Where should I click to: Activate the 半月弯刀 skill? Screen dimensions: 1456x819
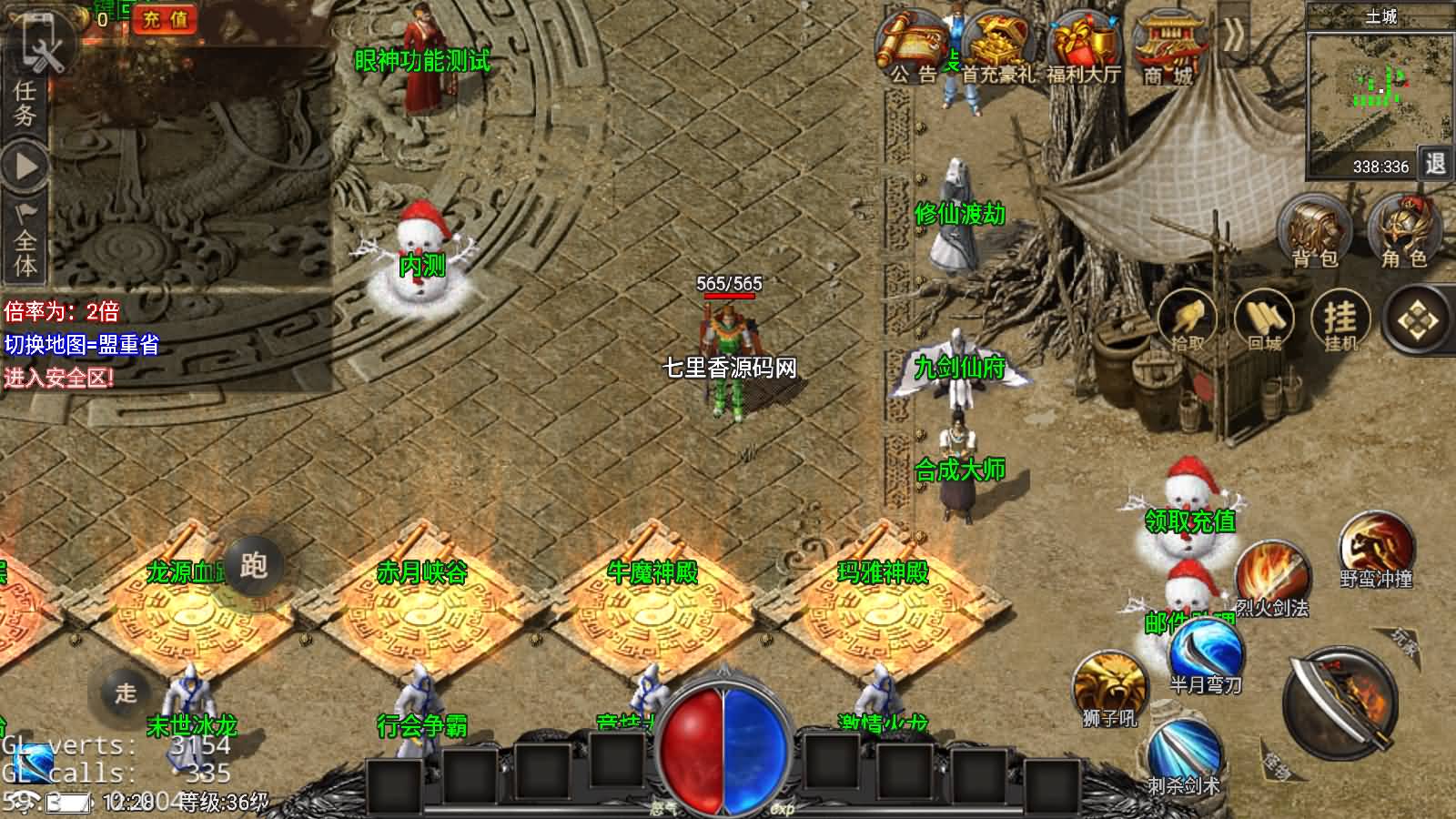(x=1206, y=655)
